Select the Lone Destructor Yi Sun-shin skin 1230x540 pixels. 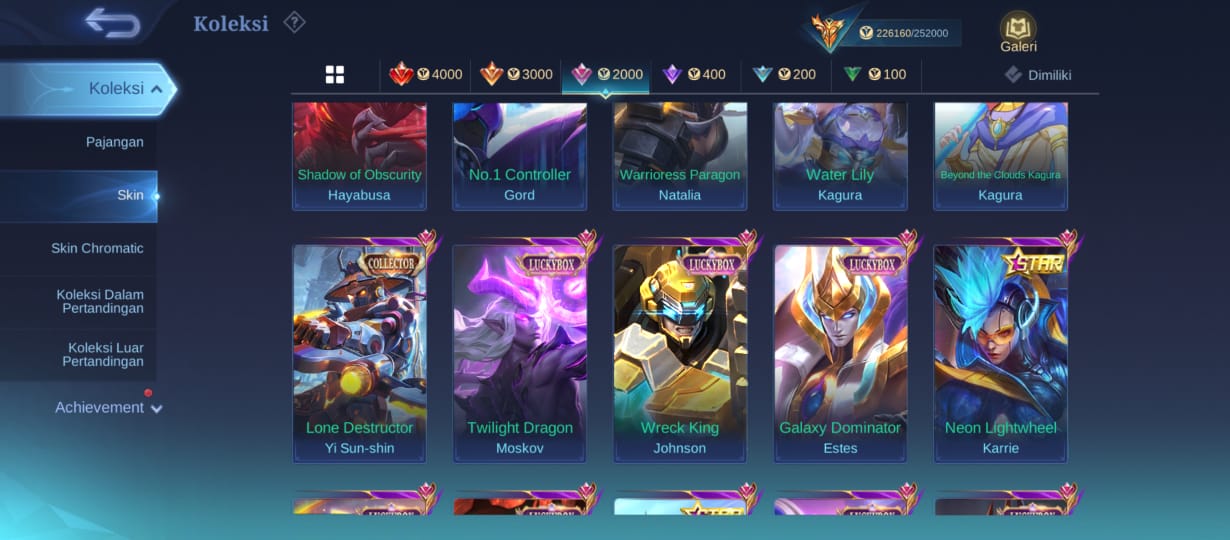point(360,350)
